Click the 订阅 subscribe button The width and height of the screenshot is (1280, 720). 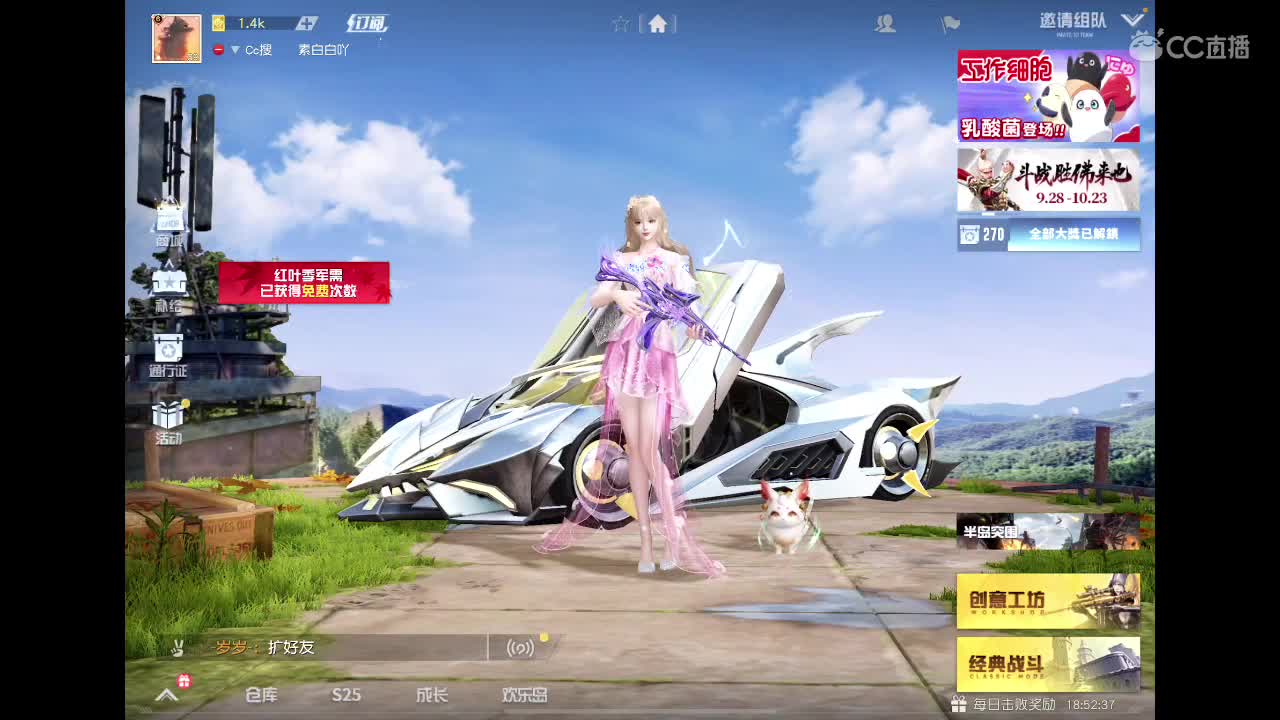[x=367, y=22]
